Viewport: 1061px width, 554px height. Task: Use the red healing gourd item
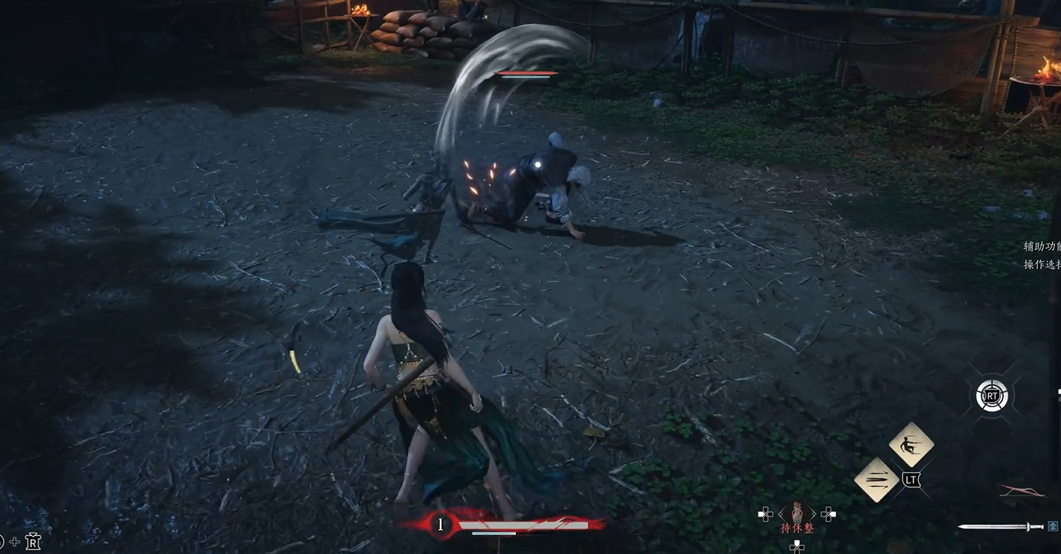tap(797, 512)
